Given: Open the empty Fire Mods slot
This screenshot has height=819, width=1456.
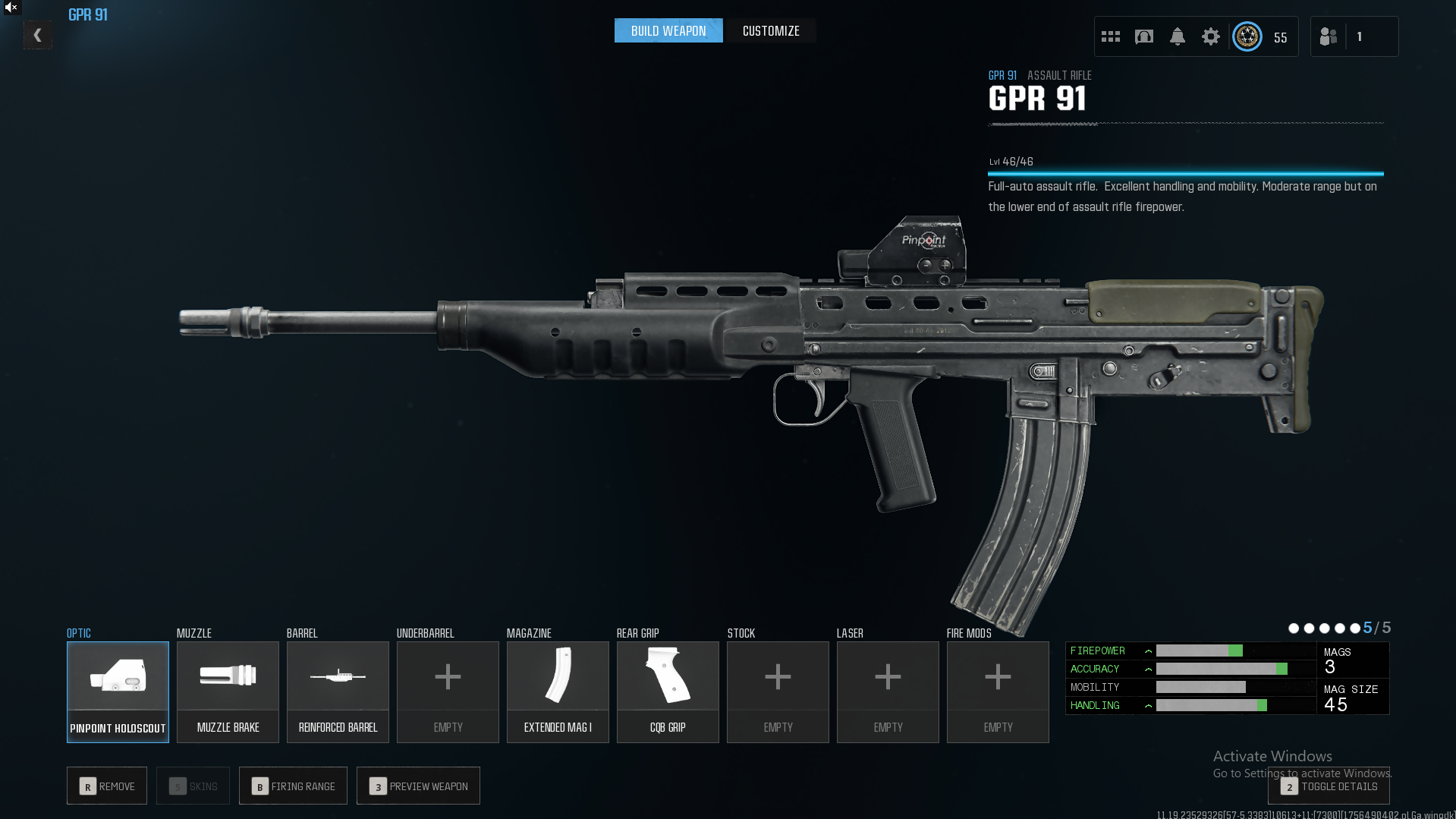Looking at the screenshot, I should [x=998, y=691].
